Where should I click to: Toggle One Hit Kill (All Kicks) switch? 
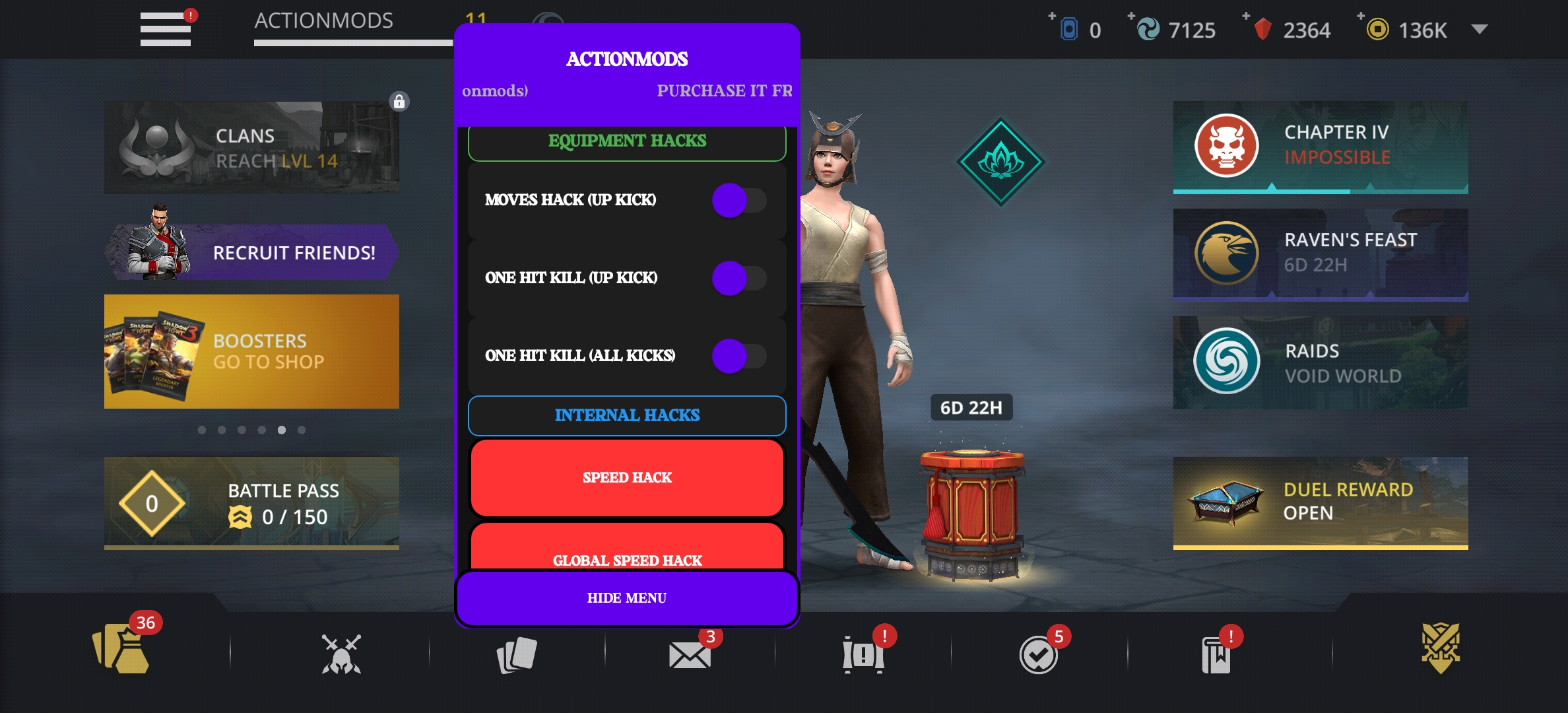point(738,356)
